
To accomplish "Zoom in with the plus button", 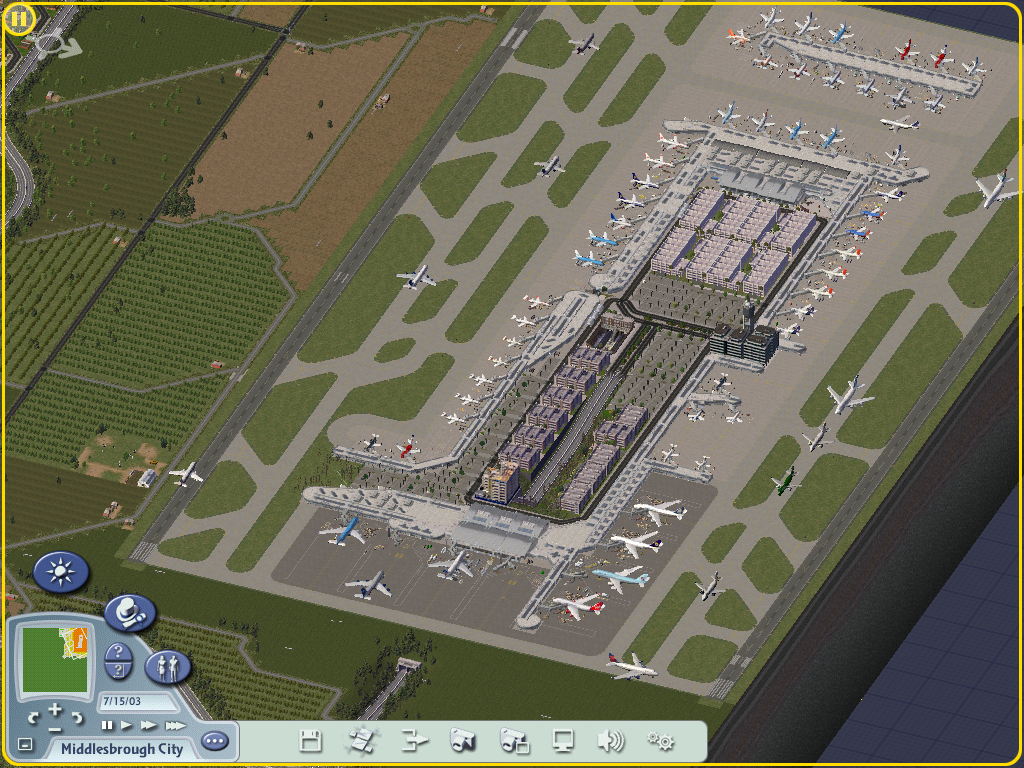I will 55,709.
